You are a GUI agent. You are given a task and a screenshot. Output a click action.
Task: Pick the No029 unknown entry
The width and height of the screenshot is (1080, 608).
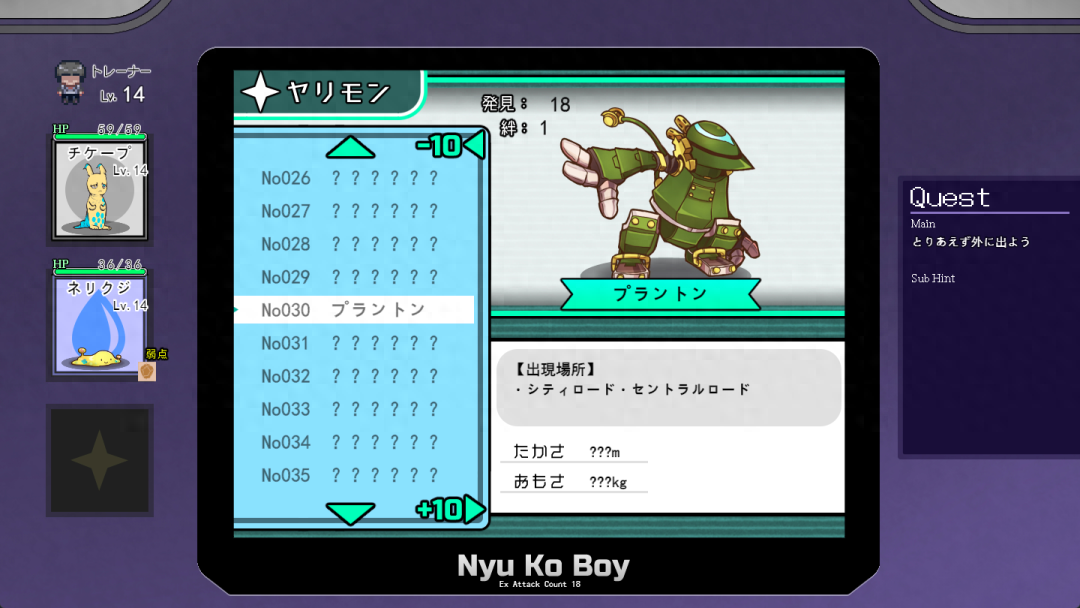point(351,277)
